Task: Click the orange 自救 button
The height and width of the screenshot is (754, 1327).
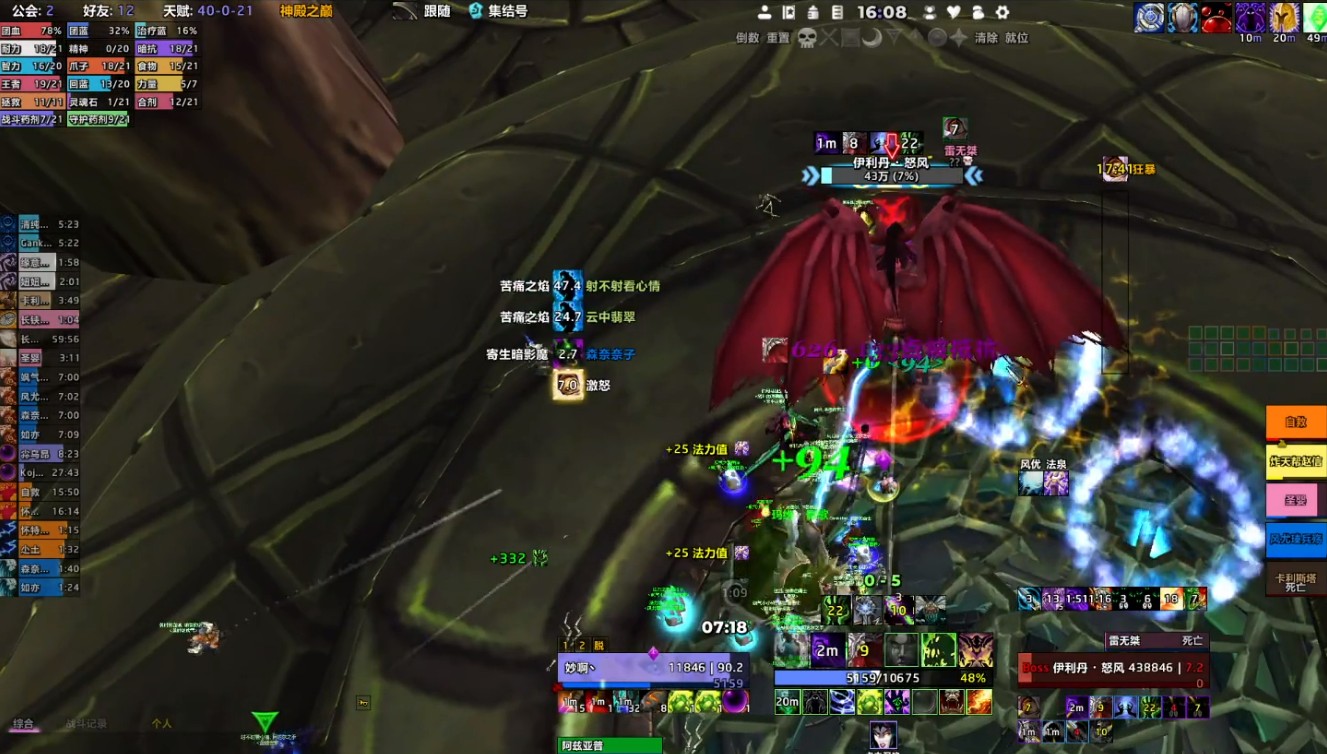Action: click(1295, 422)
